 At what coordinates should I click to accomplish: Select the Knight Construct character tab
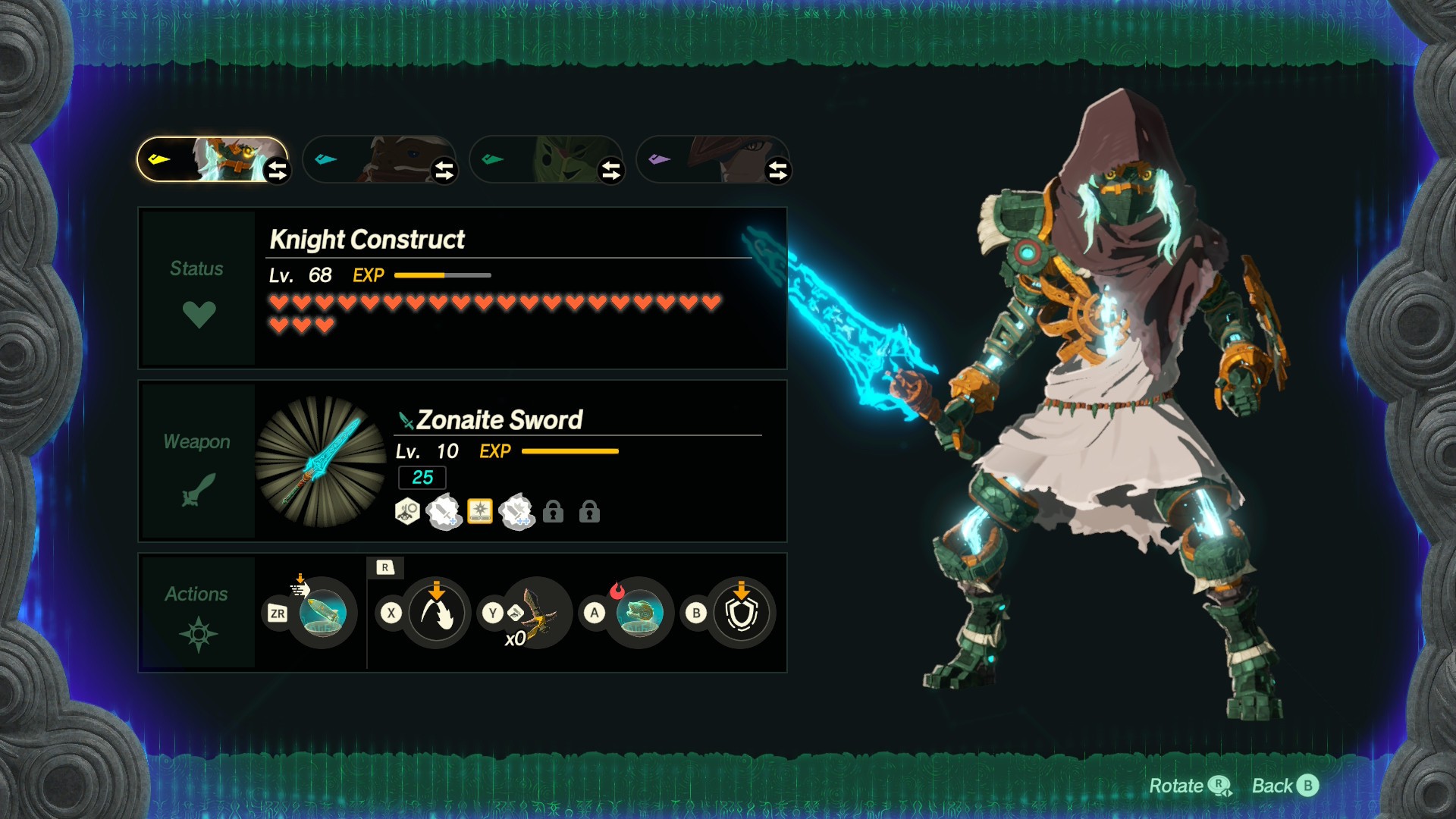click(212, 159)
